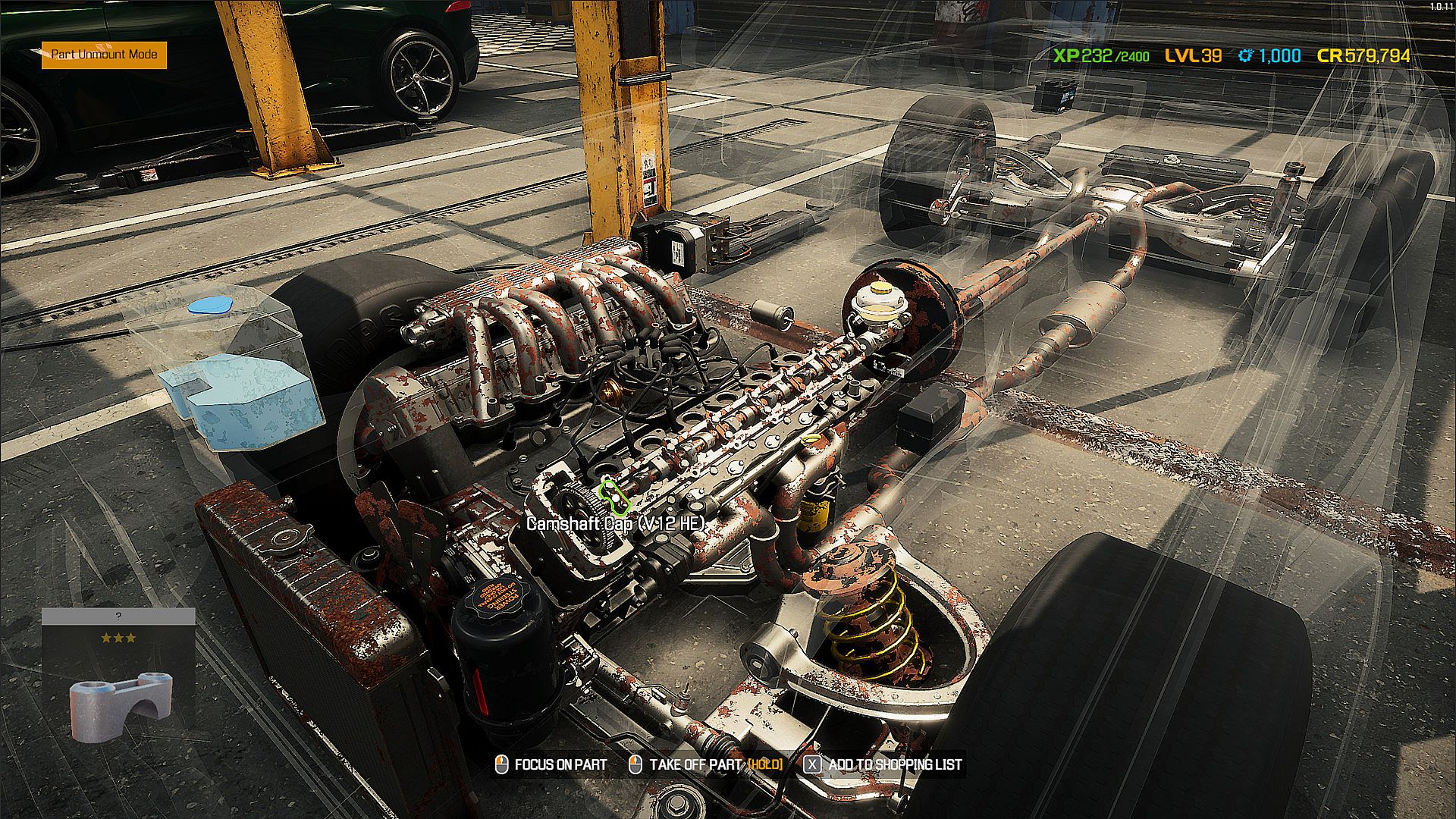Select the highlighted Camshaft Cap part

(x=614, y=494)
